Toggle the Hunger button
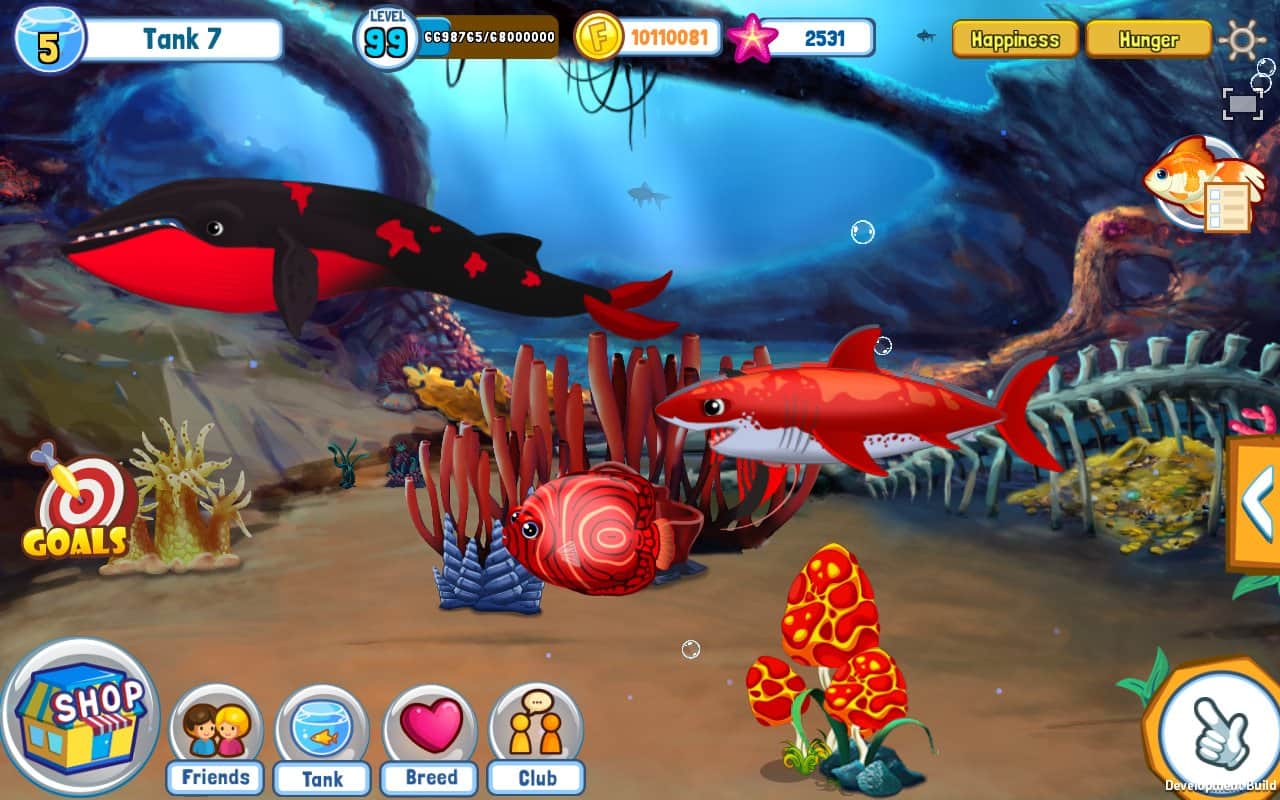 click(x=1148, y=40)
